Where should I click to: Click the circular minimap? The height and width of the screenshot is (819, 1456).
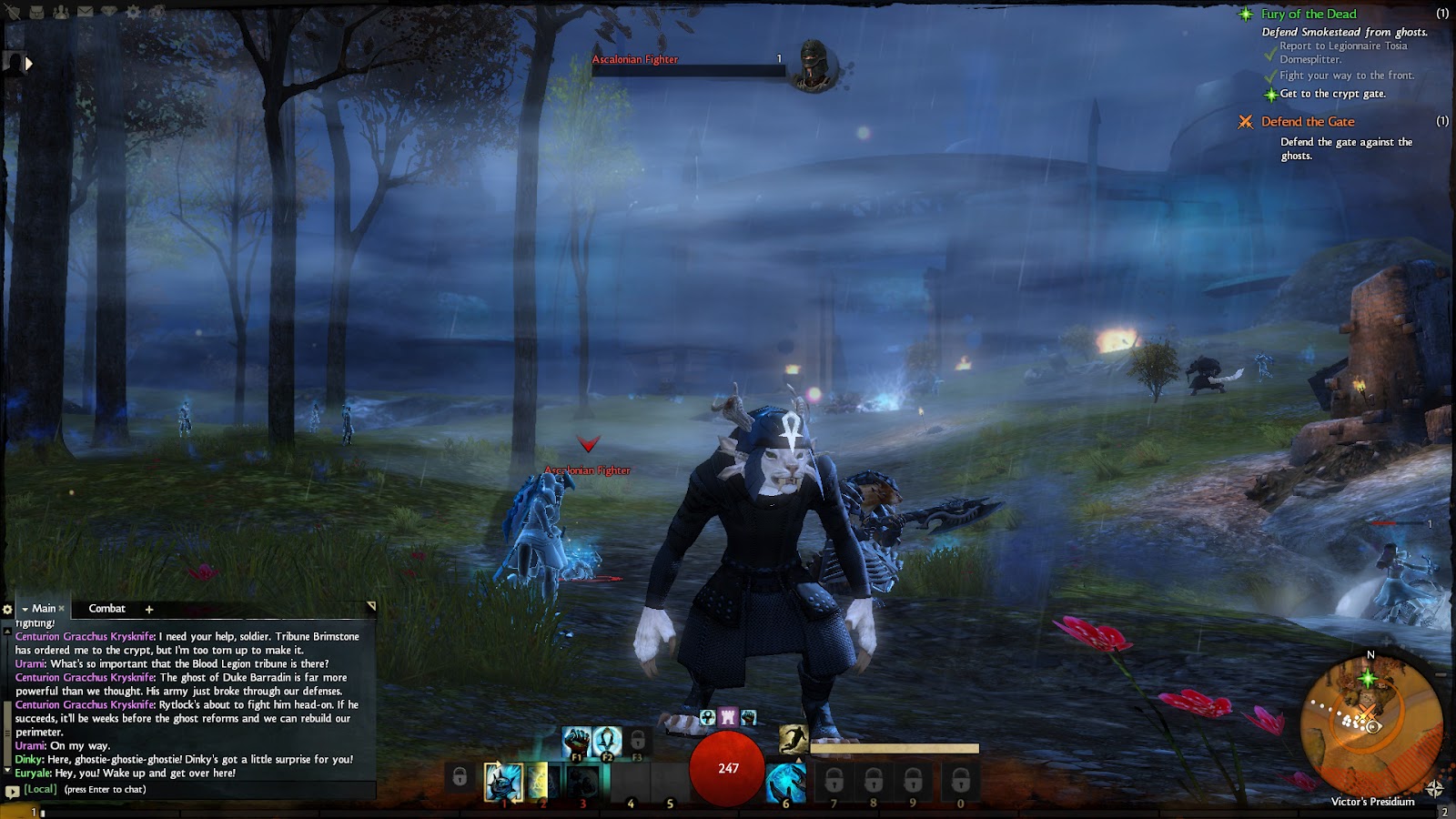coord(1371,725)
